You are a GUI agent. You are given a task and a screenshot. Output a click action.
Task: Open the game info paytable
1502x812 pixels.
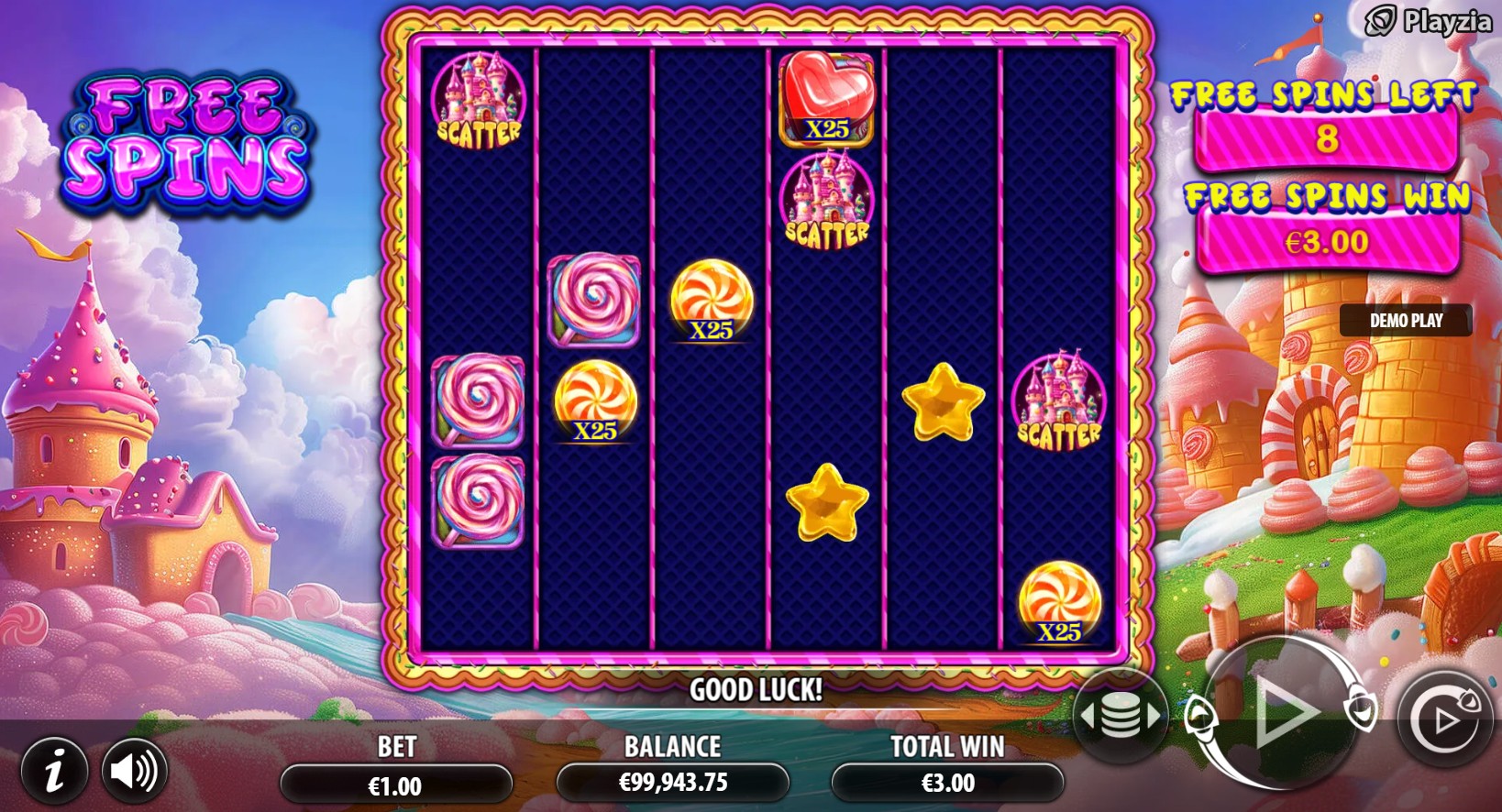(x=54, y=771)
